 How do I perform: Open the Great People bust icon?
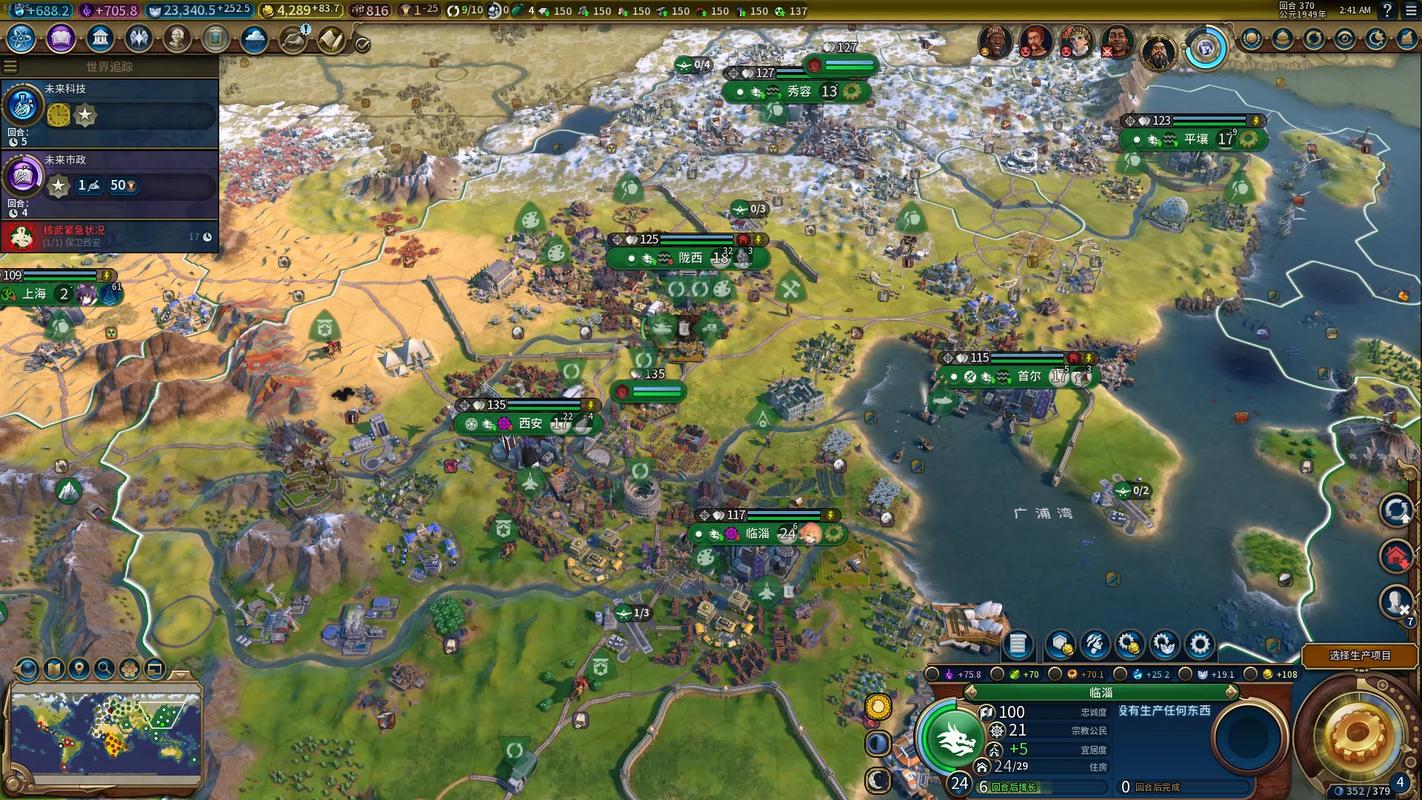(177, 39)
